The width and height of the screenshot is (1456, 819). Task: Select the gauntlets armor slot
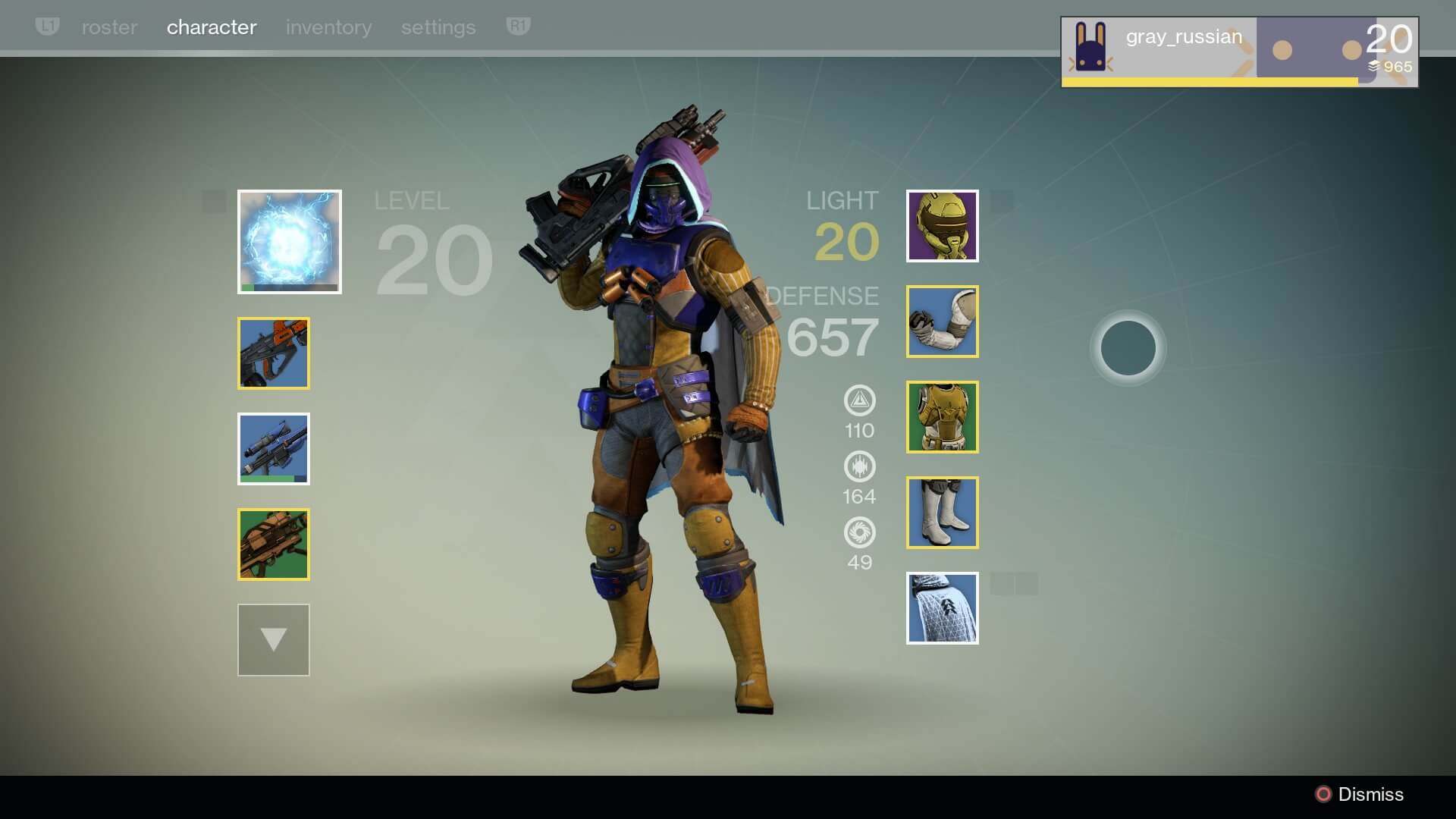[942, 322]
